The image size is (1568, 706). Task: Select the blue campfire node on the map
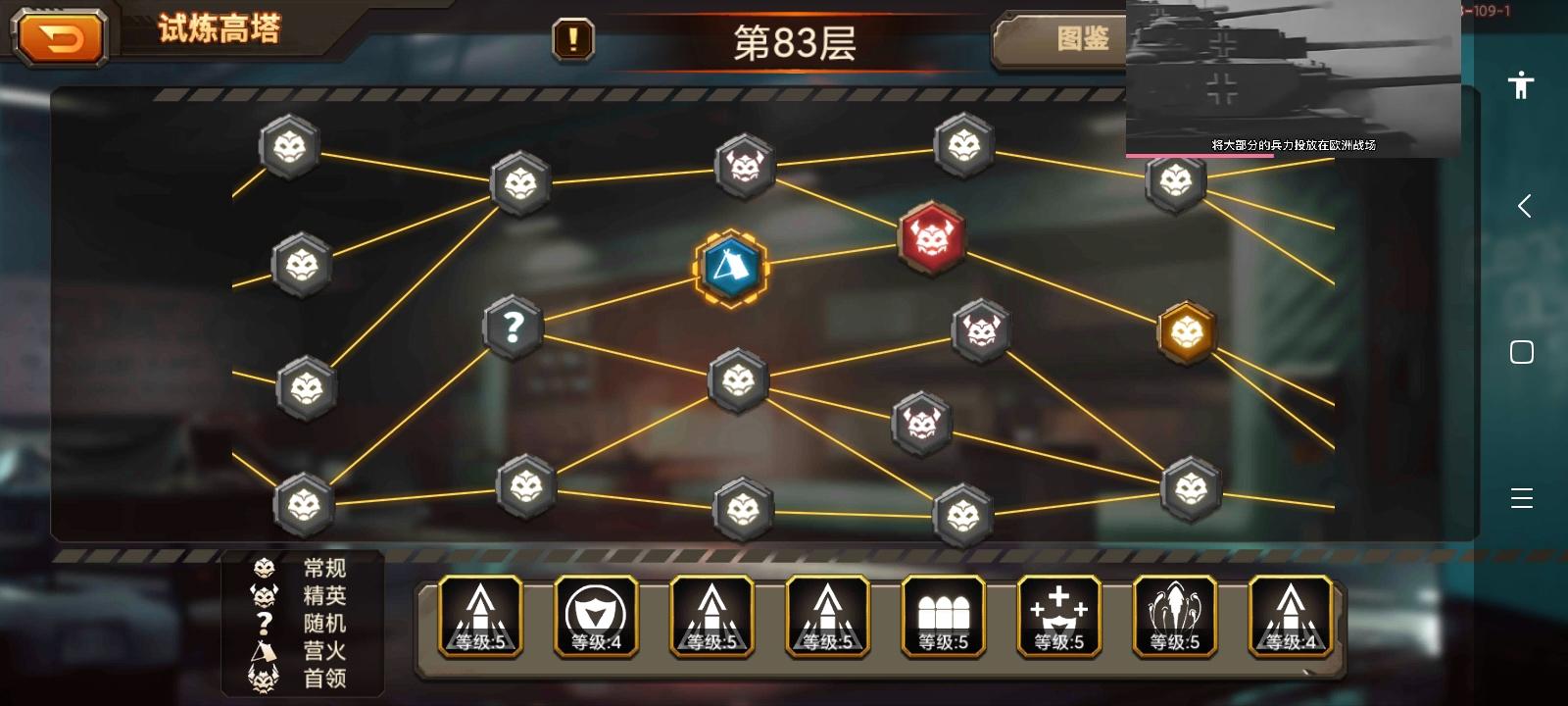pyautogui.click(x=729, y=270)
